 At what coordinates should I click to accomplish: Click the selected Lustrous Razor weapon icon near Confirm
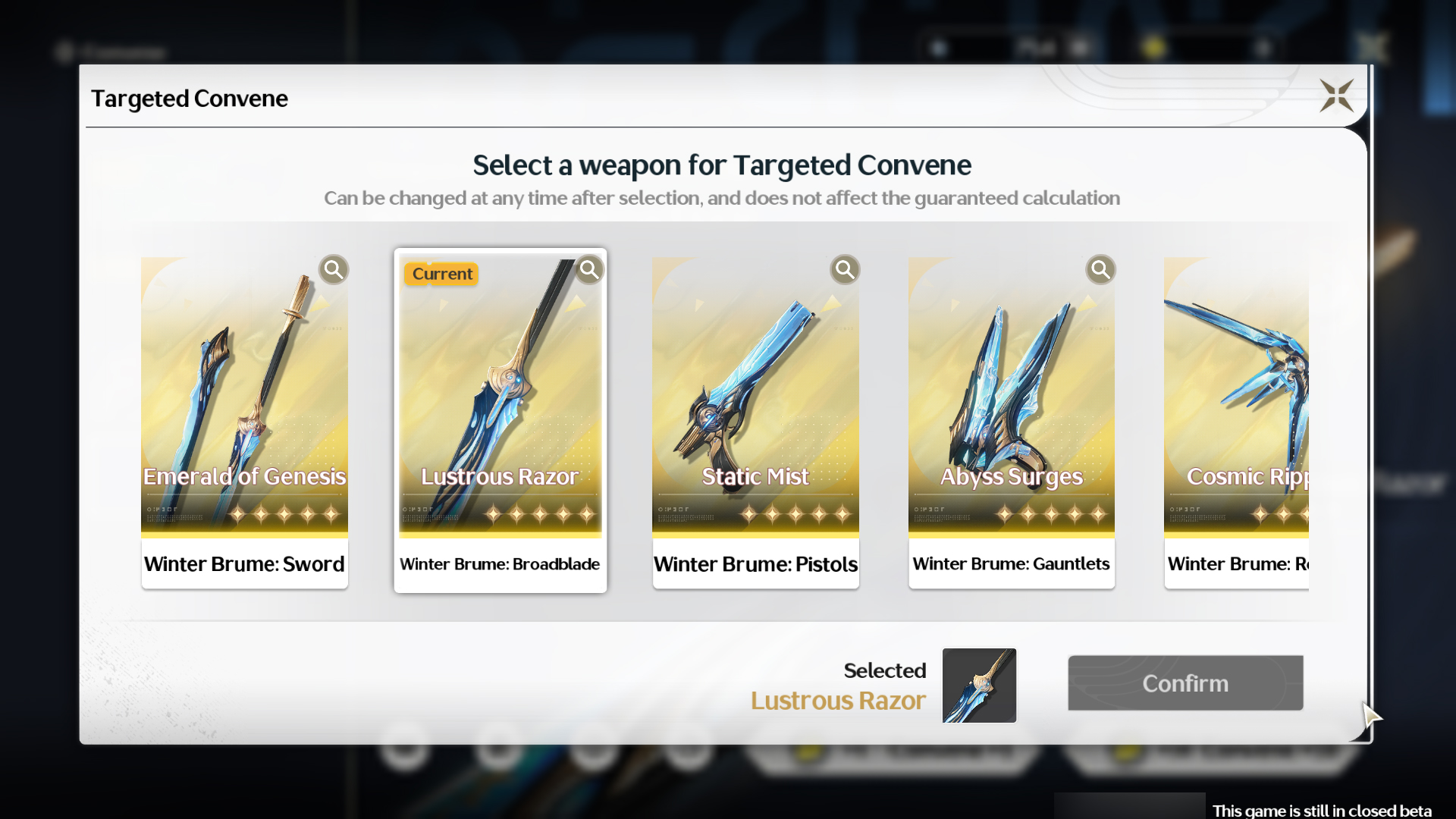pos(978,685)
